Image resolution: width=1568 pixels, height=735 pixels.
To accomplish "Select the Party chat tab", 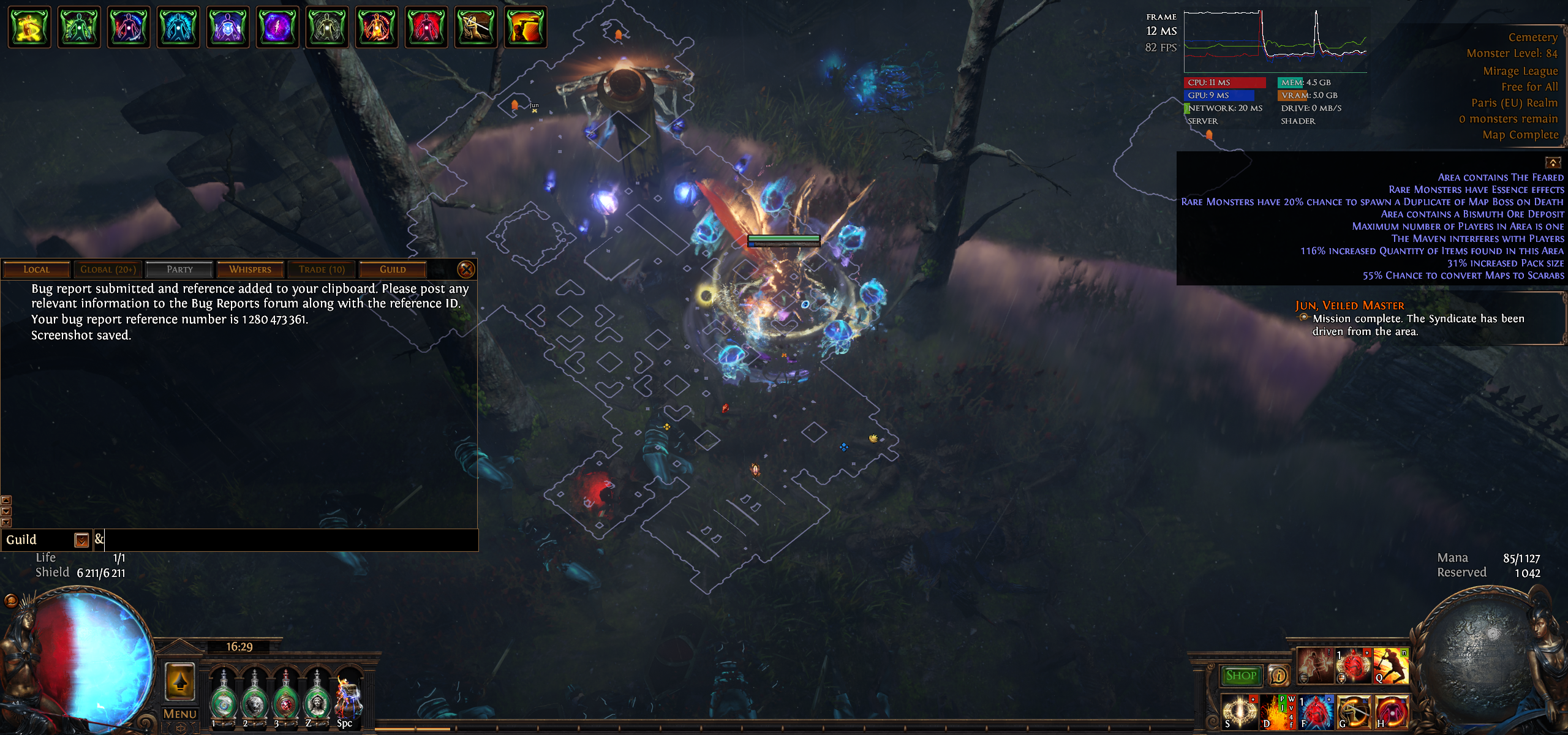I will 179,269.
